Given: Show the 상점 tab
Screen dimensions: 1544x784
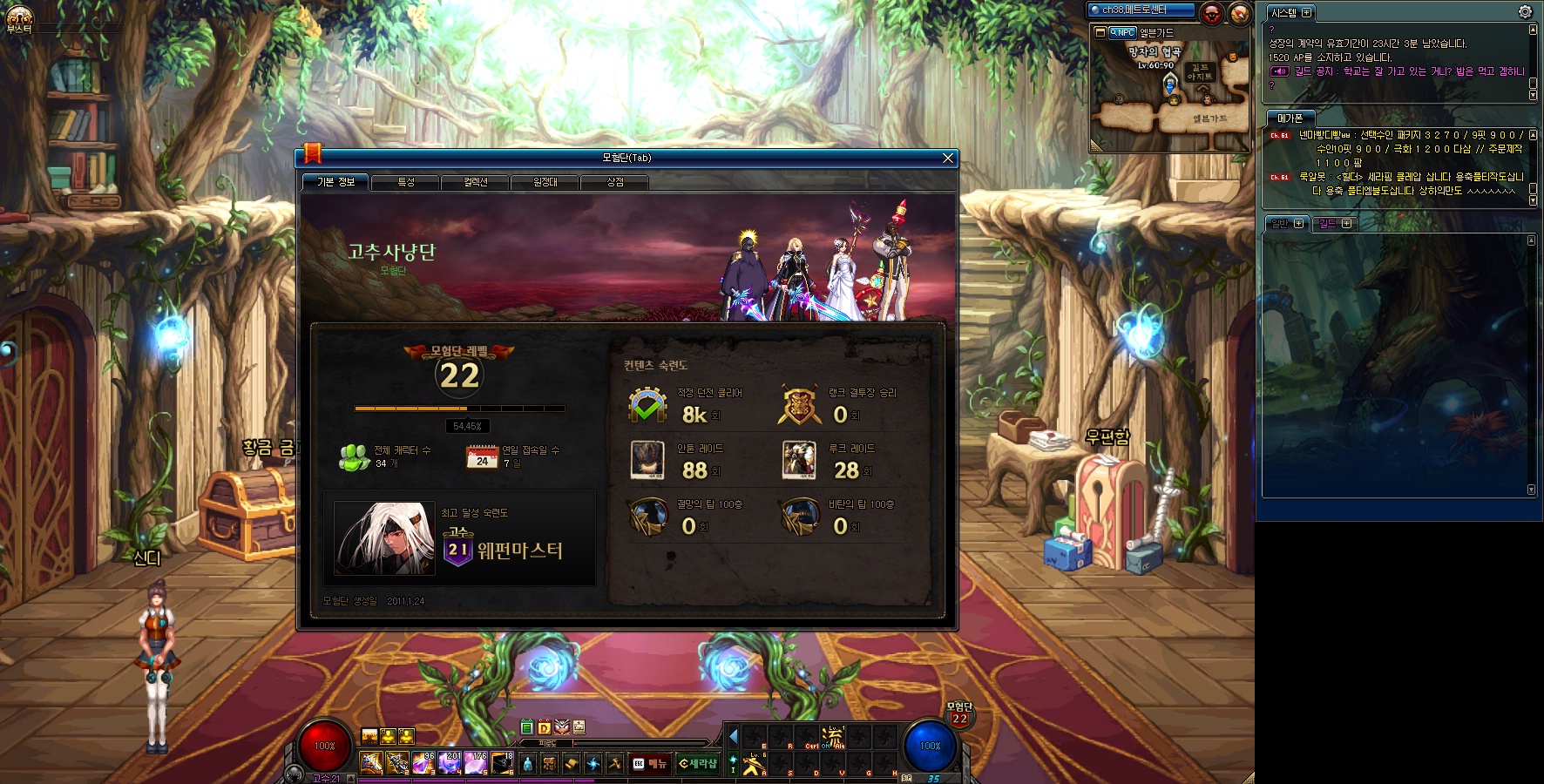Looking at the screenshot, I should [614, 182].
